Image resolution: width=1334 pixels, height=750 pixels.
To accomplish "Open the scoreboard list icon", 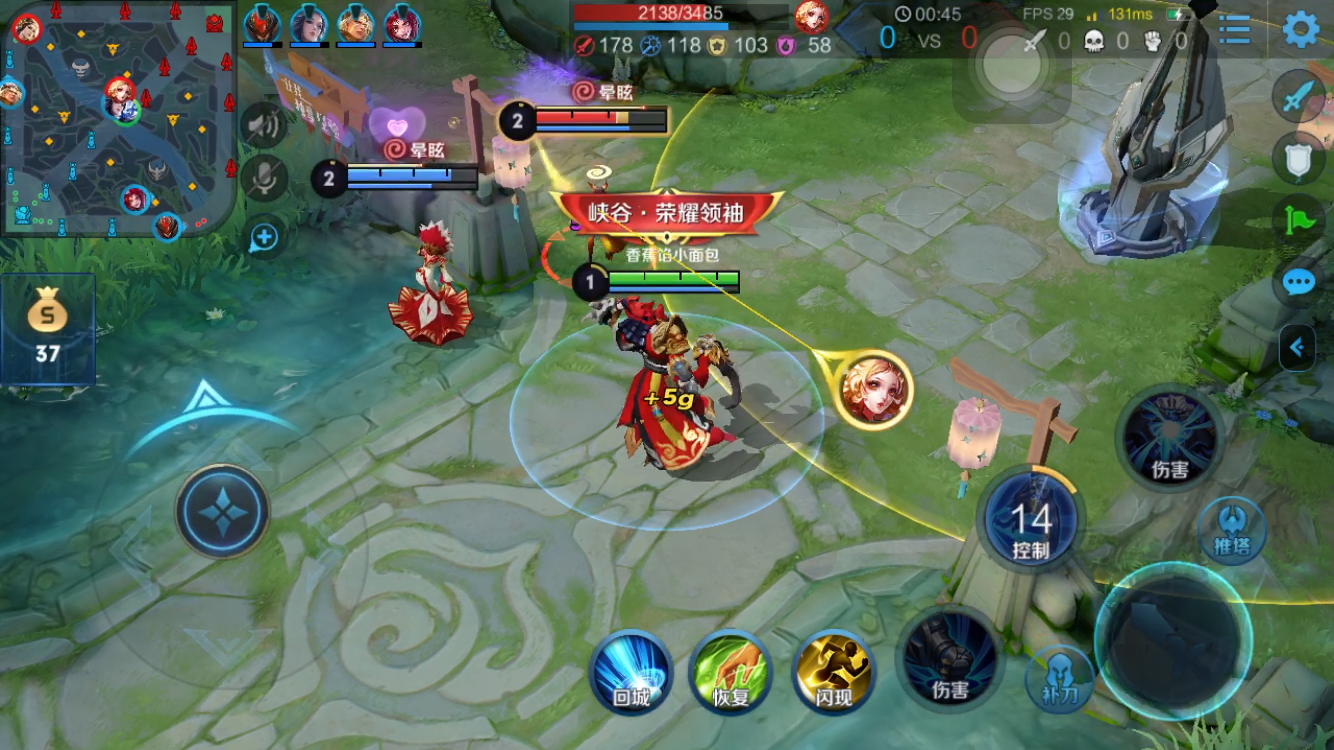I will tap(1235, 30).
